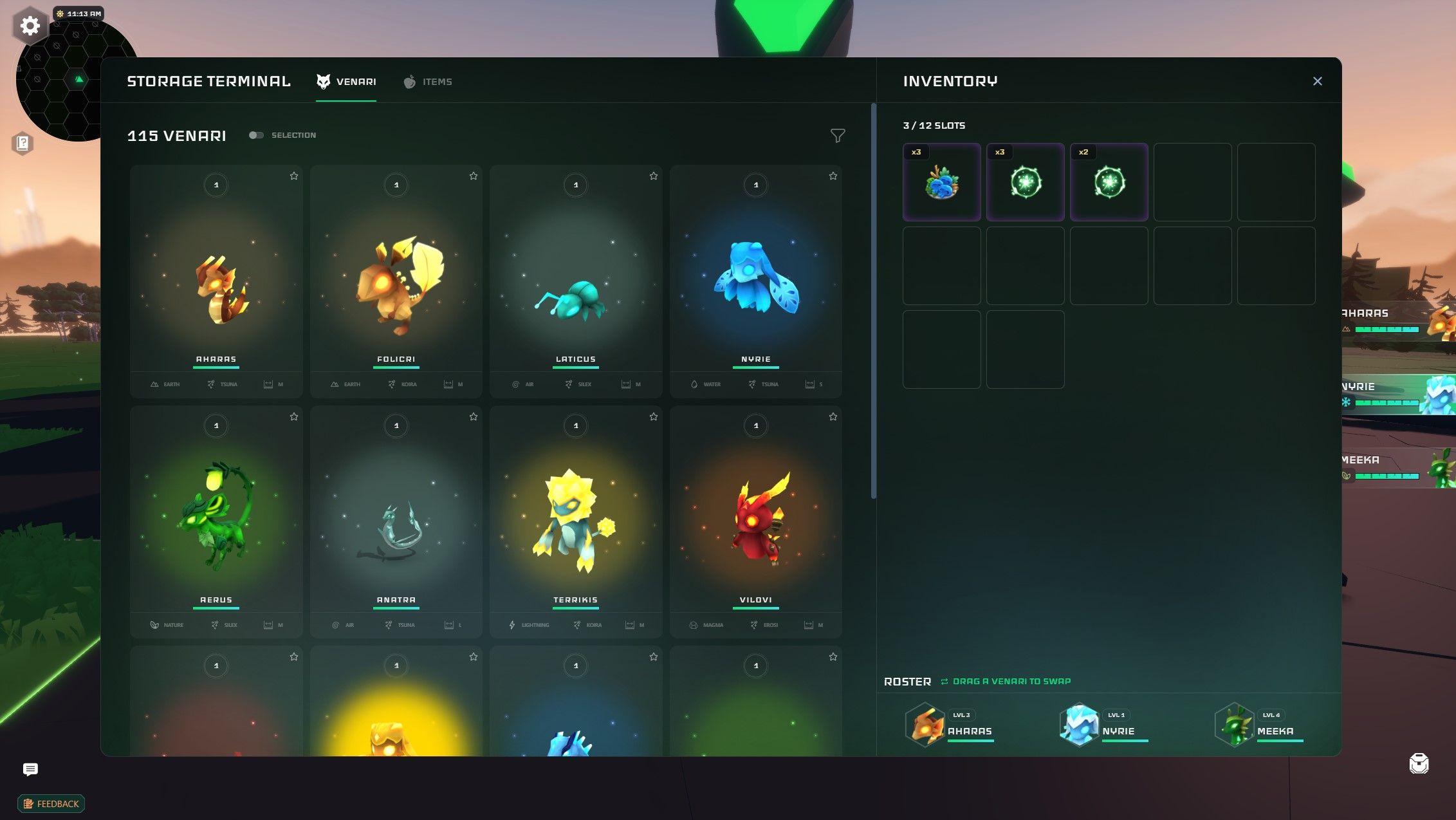
Task: Select the Venari tab
Action: [x=346, y=82]
